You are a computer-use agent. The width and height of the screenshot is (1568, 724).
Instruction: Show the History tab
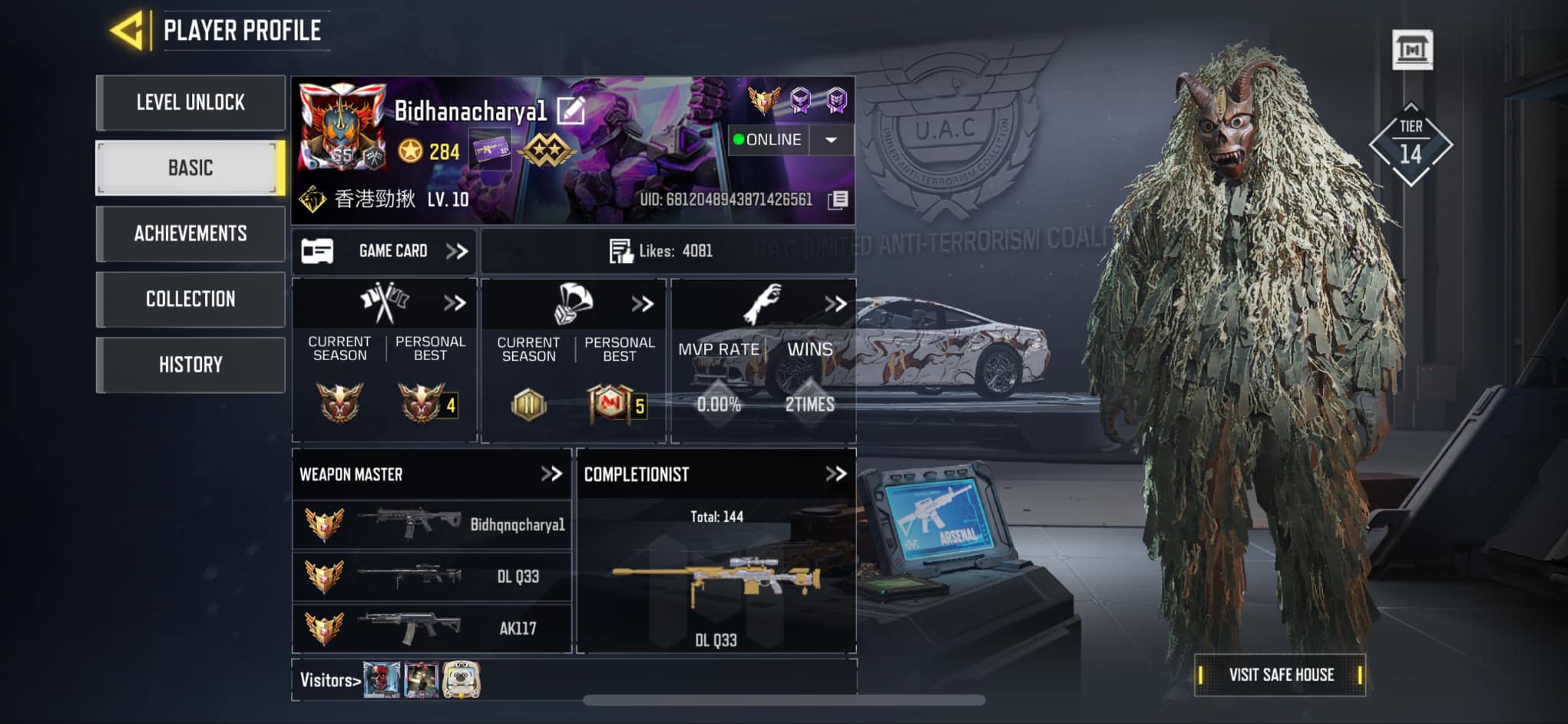click(x=191, y=364)
